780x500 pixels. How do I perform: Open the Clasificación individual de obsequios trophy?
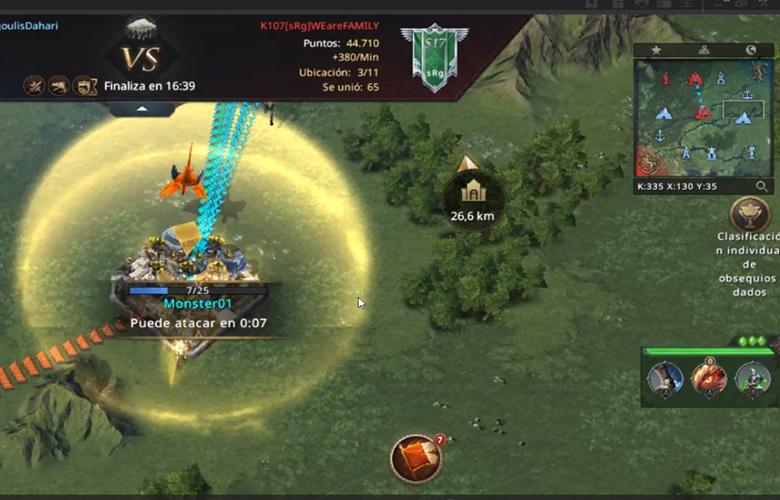(x=749, y=213)
